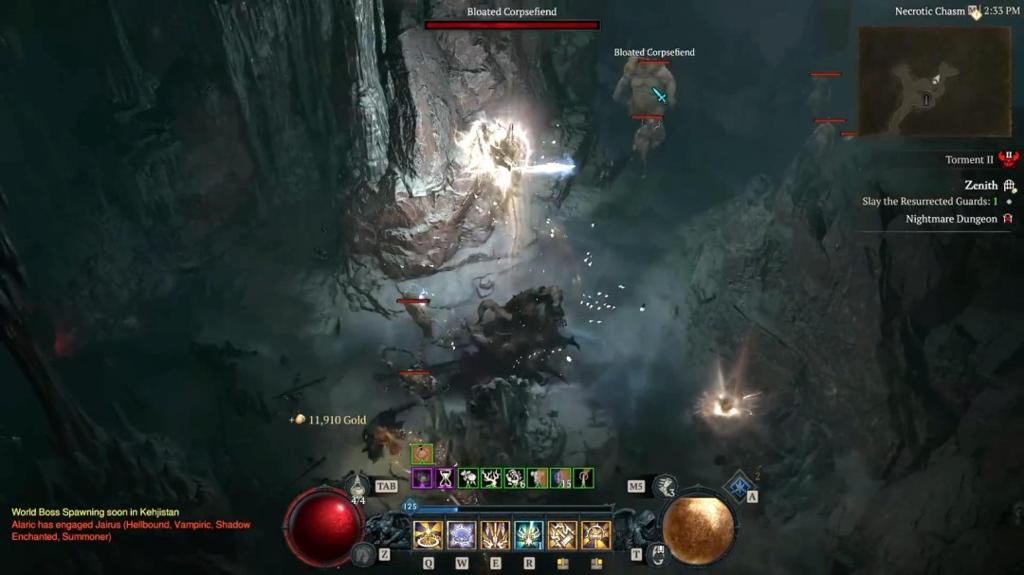1024x575 pixels.
Task: Click the map marker icon beside Necrotic Chasm
Action: [974, 12]
